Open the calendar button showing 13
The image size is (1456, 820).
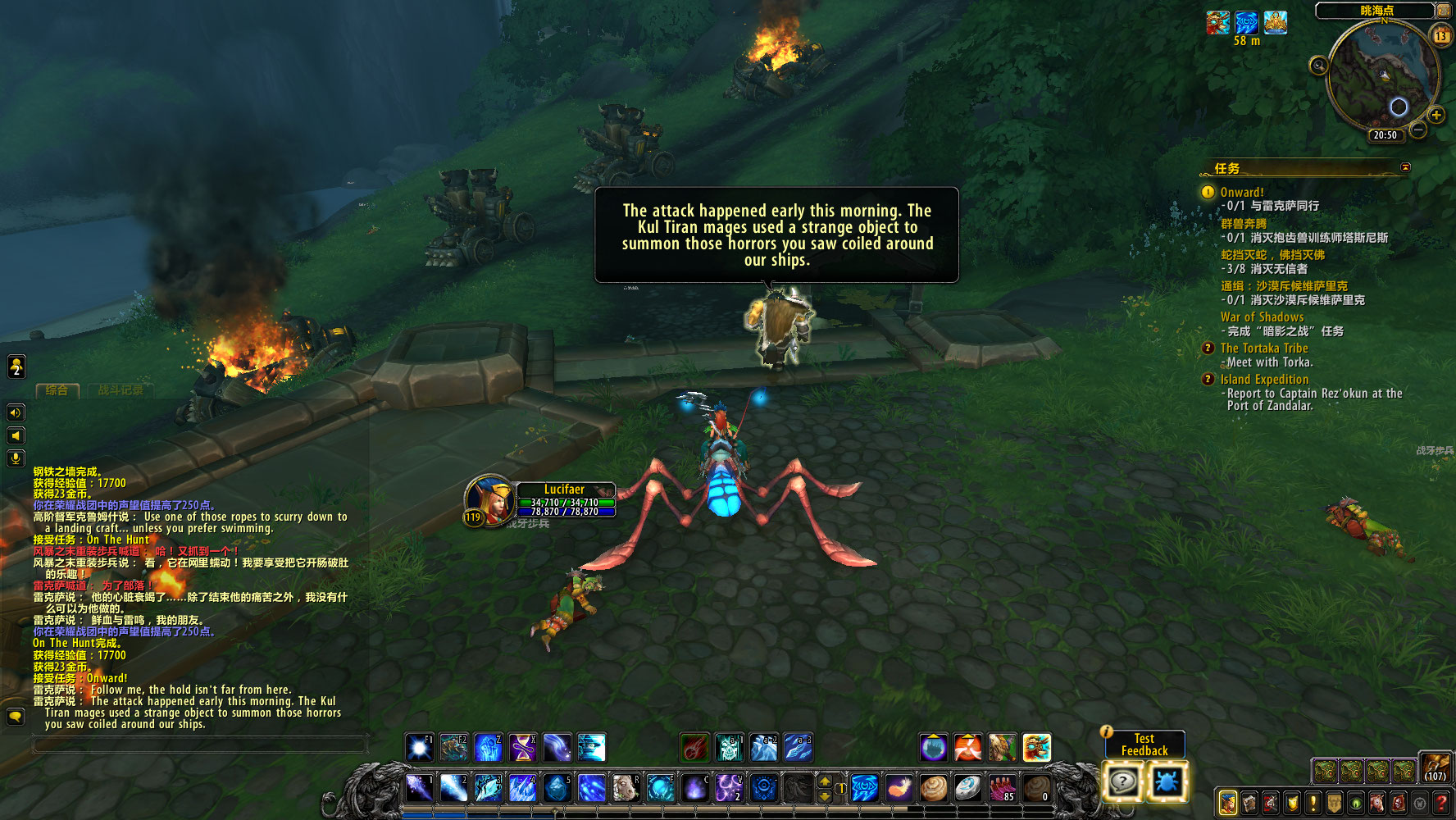(1440, 35)
